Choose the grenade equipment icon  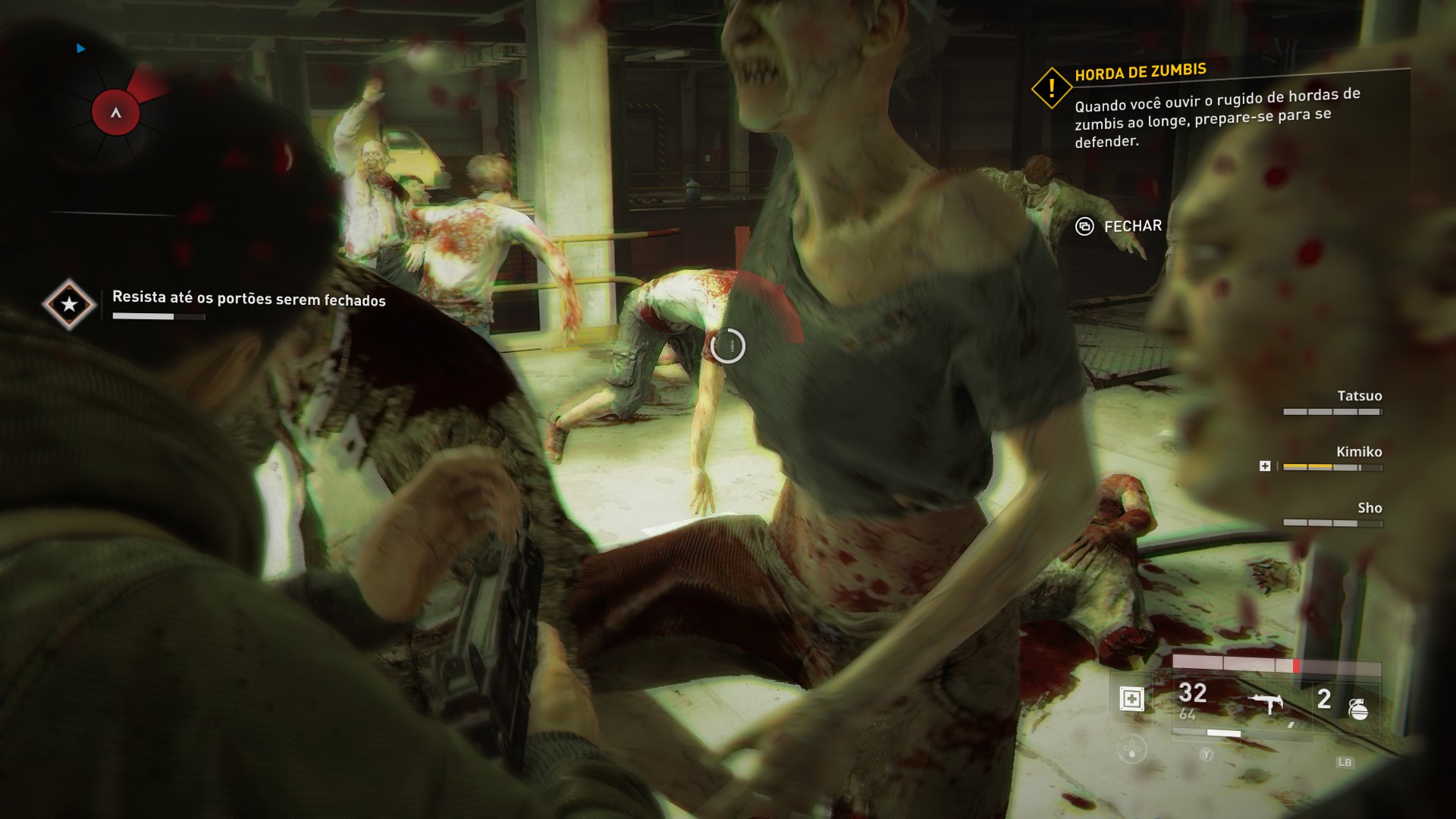1358,709
